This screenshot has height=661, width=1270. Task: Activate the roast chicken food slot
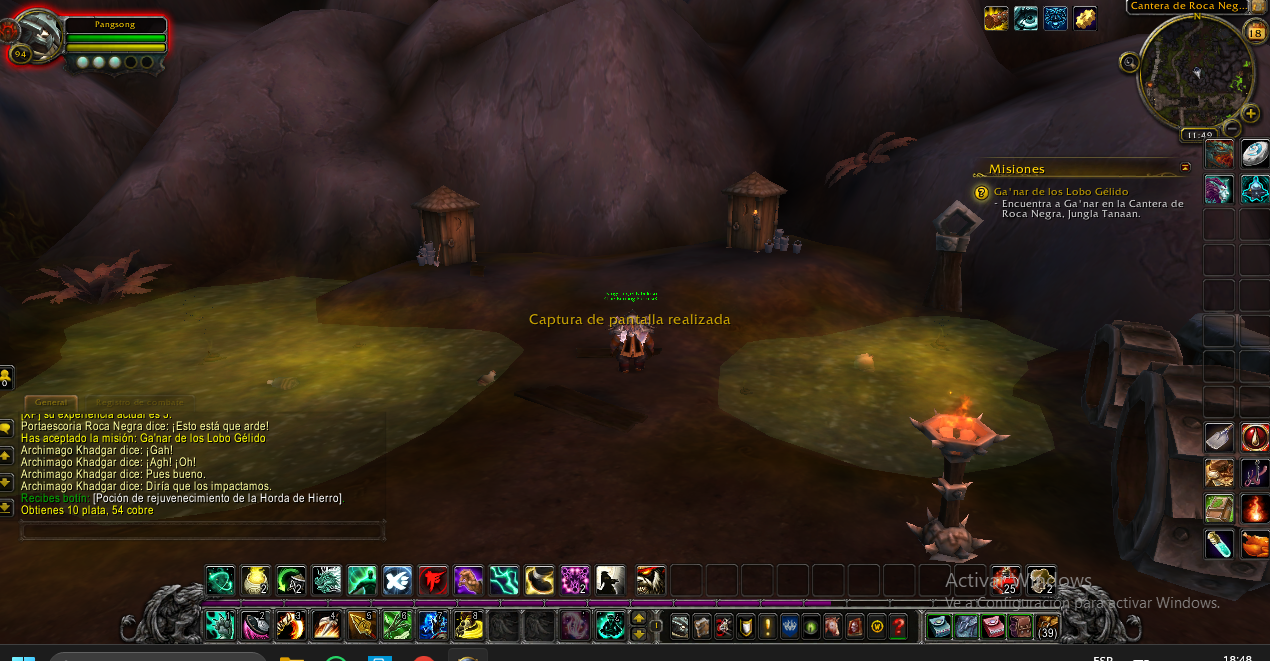[x=1255, y=544]
